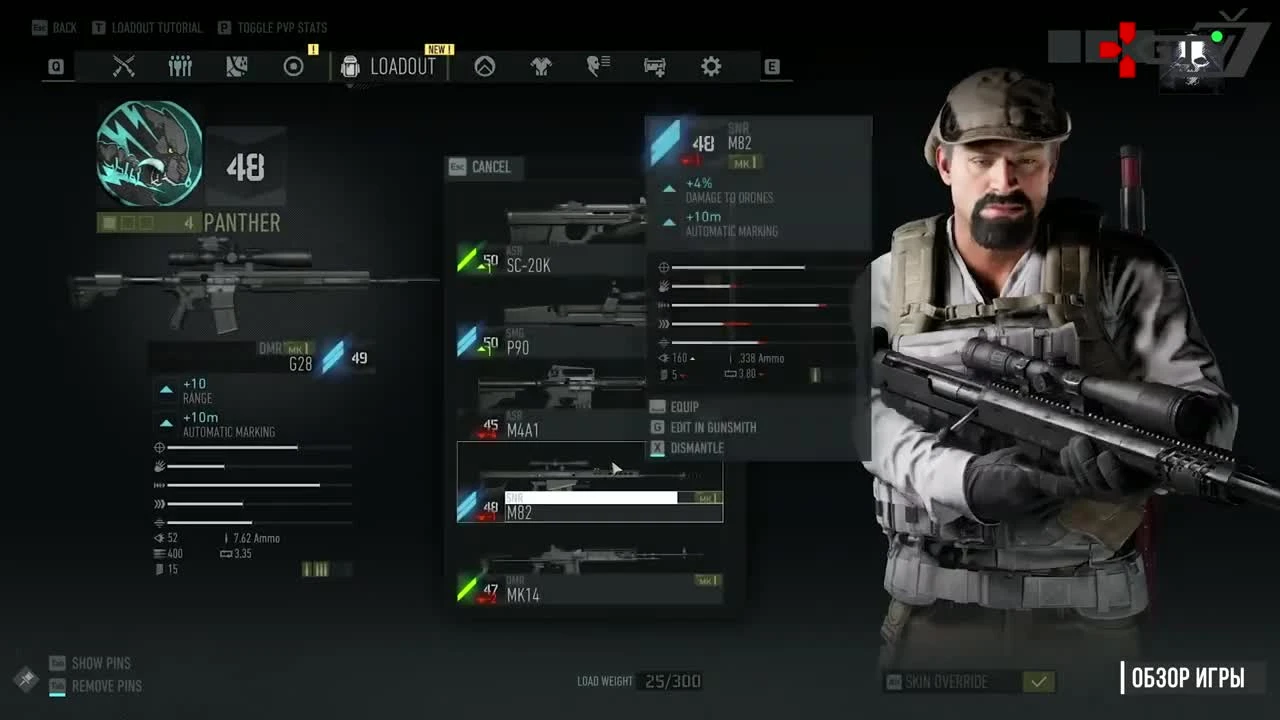Switch to the Loadout tab

[x=402, y=66]
